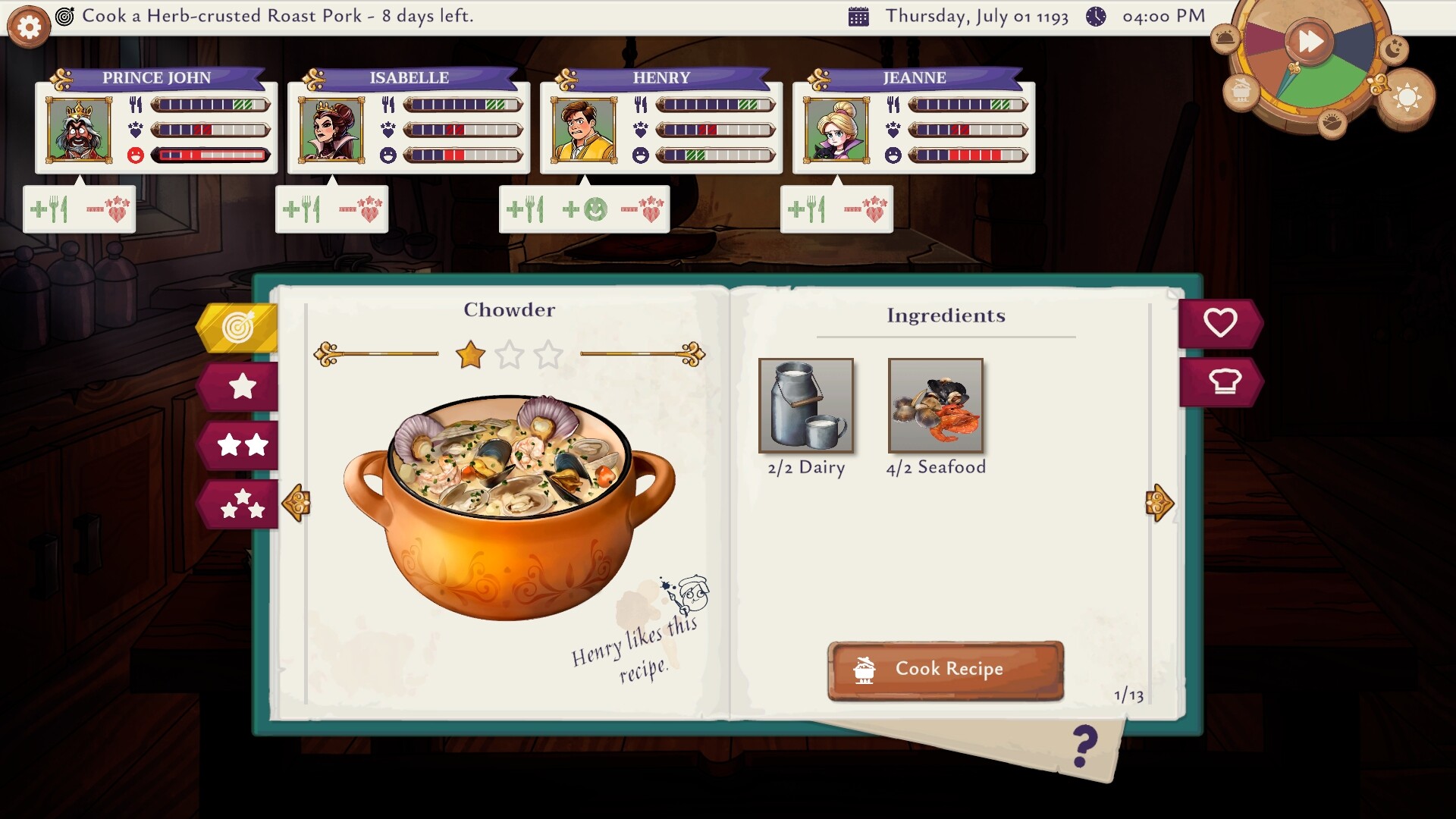Go to the next recipe page

pos(1159,503)
